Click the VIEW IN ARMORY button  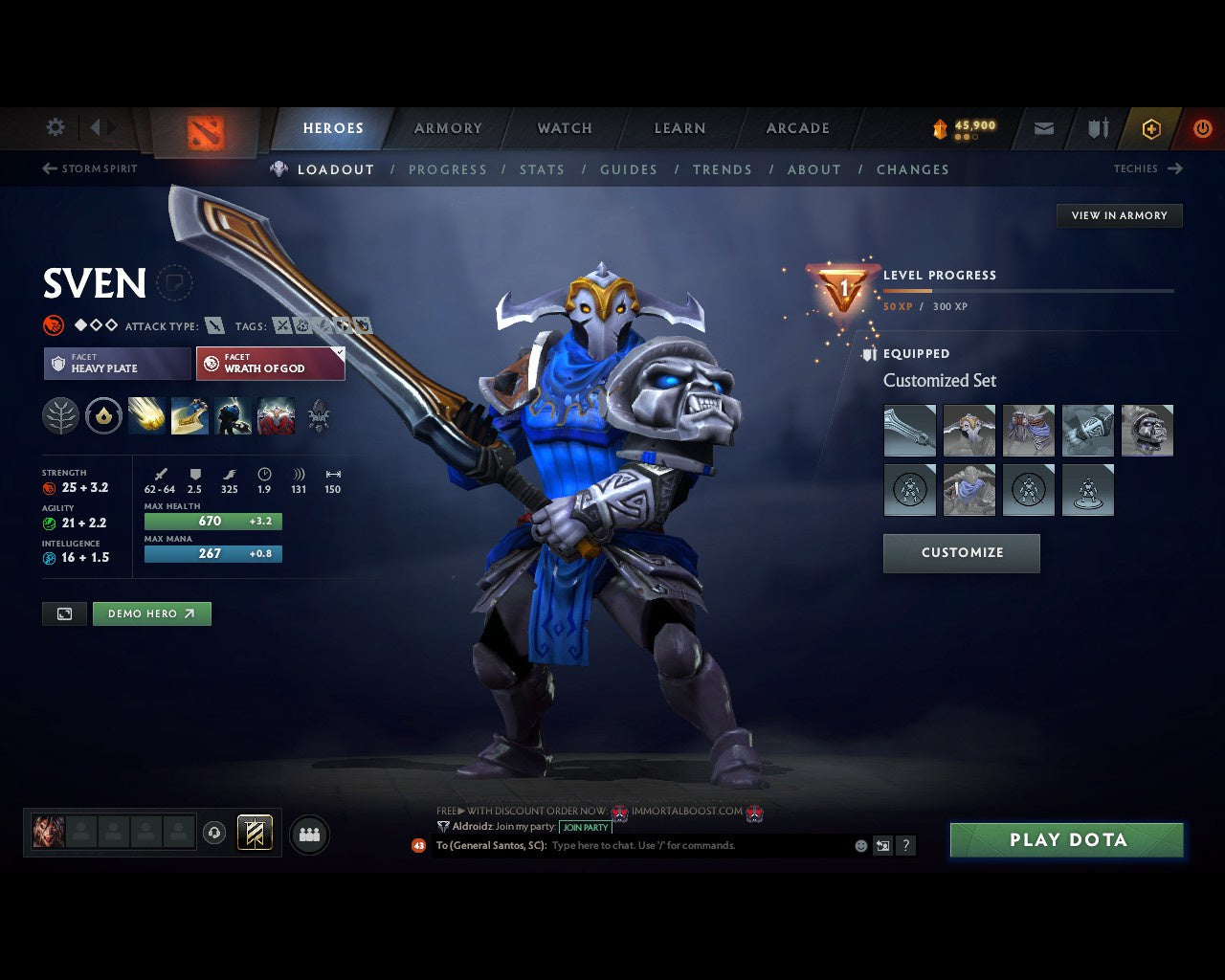click(1119, 215)
